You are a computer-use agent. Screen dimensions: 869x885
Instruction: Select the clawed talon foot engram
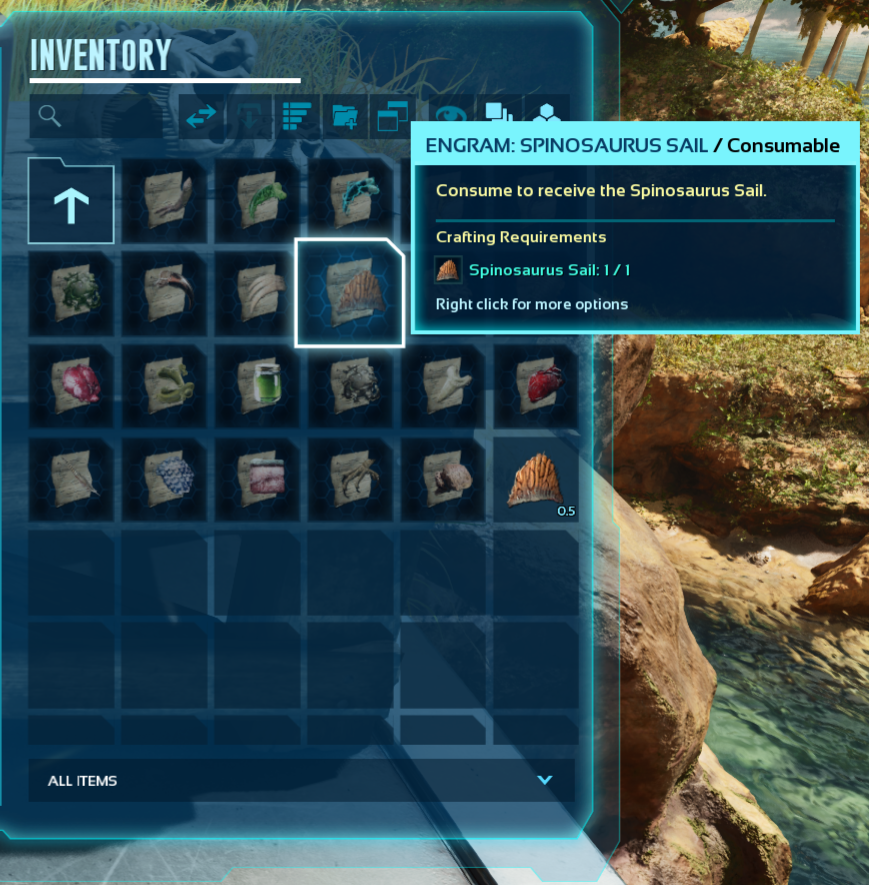(x=350, y=479)
